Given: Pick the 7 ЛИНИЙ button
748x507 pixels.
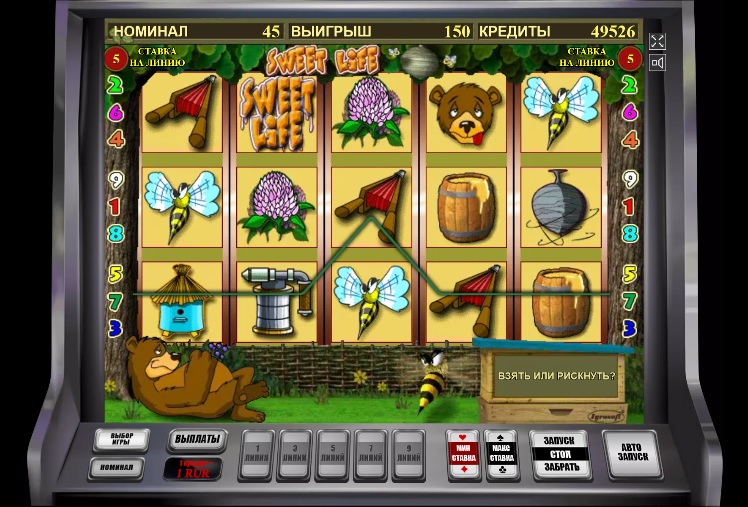Looking at the screenshot, I should tap(370, 455).
